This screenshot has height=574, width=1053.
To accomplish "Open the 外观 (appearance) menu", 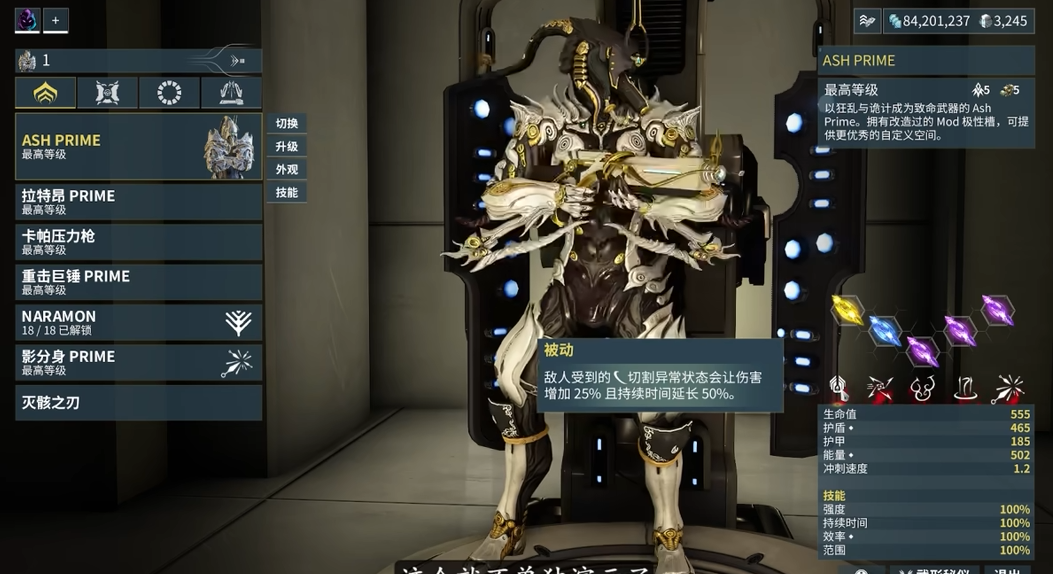I will coord(287,170).
